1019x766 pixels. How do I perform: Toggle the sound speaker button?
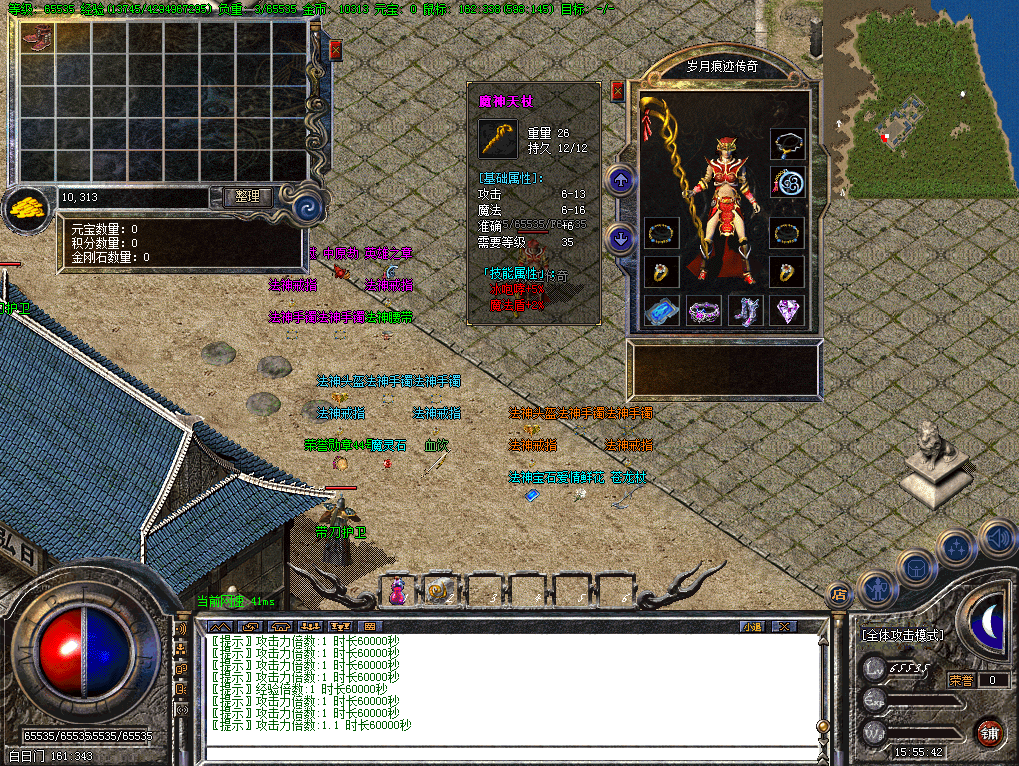[x=996, y=537]
